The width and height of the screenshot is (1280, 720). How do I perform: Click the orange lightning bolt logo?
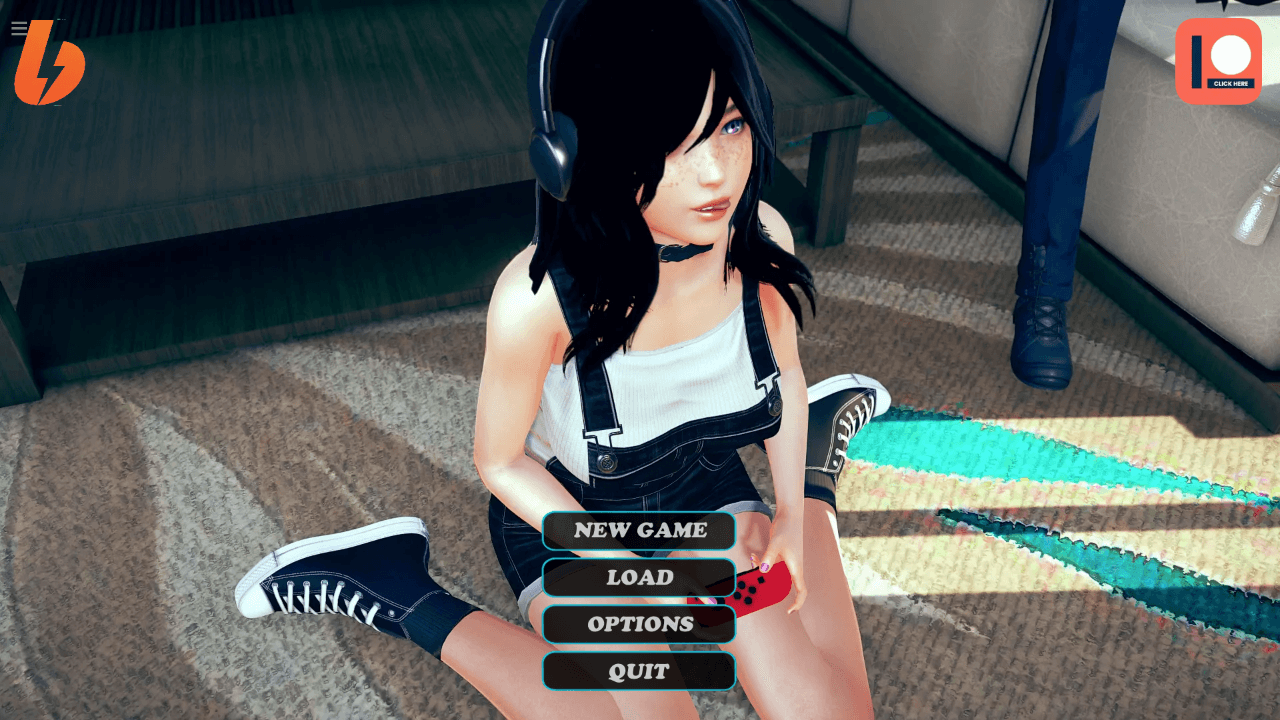pos(50,66)
